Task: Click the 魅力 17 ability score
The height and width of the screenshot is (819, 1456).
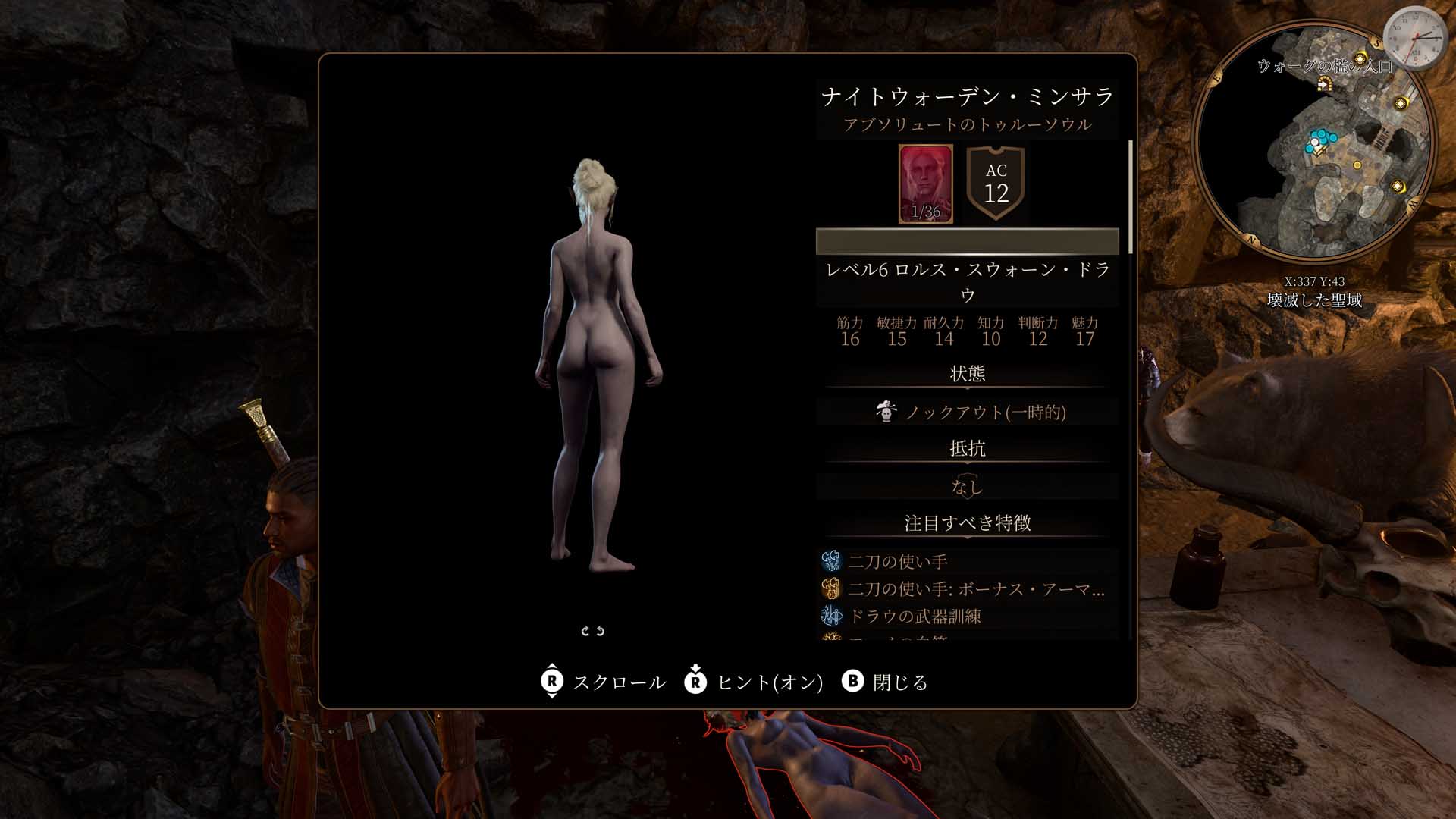Action: click(1084, 332)
